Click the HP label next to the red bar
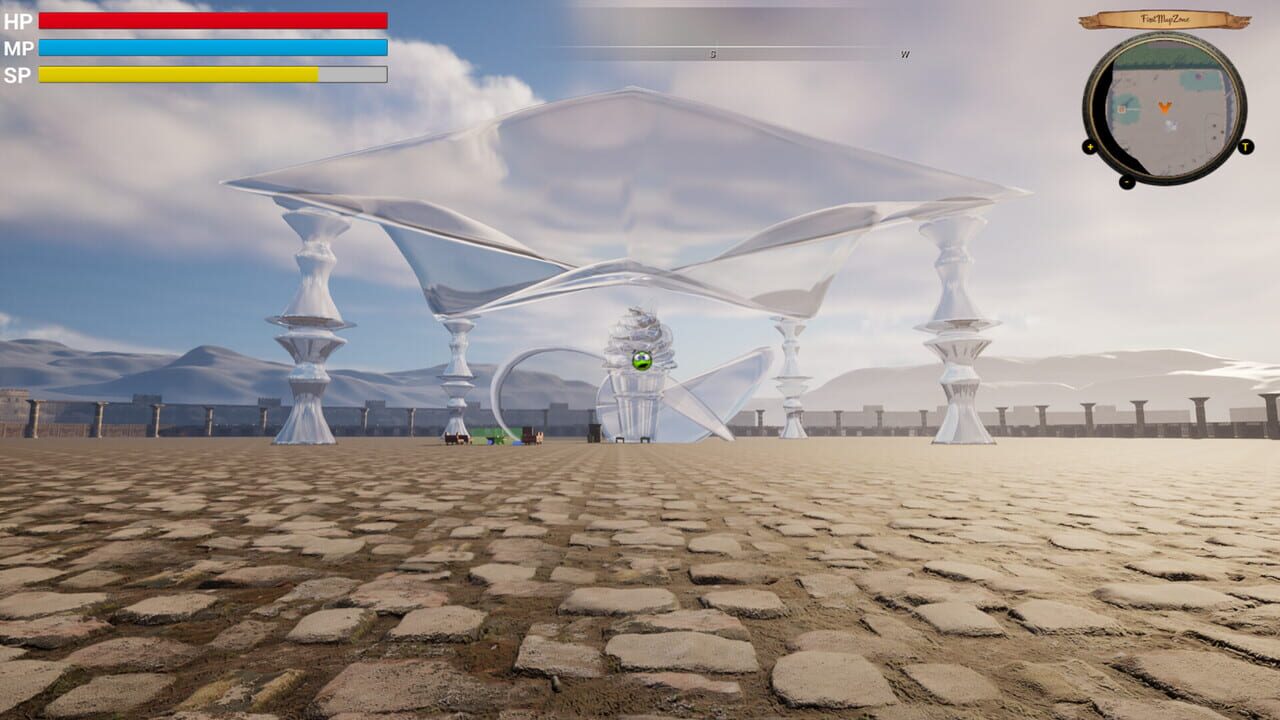The height and width of the screenshot is (720, 1280). 20,19
